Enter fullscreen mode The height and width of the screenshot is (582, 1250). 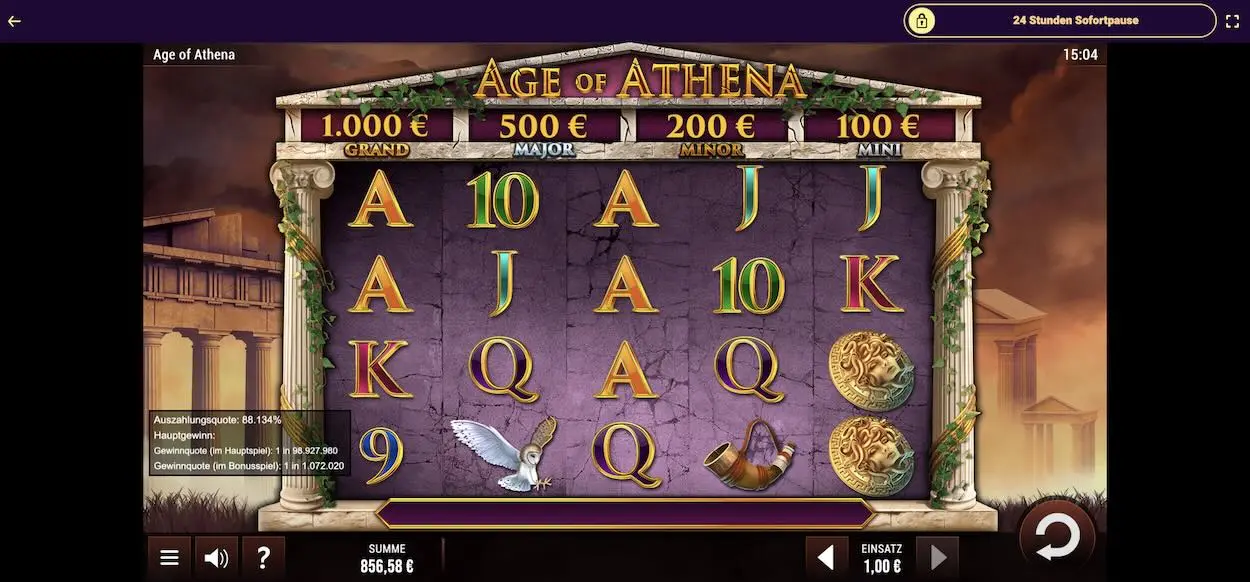click(1232, 20)
